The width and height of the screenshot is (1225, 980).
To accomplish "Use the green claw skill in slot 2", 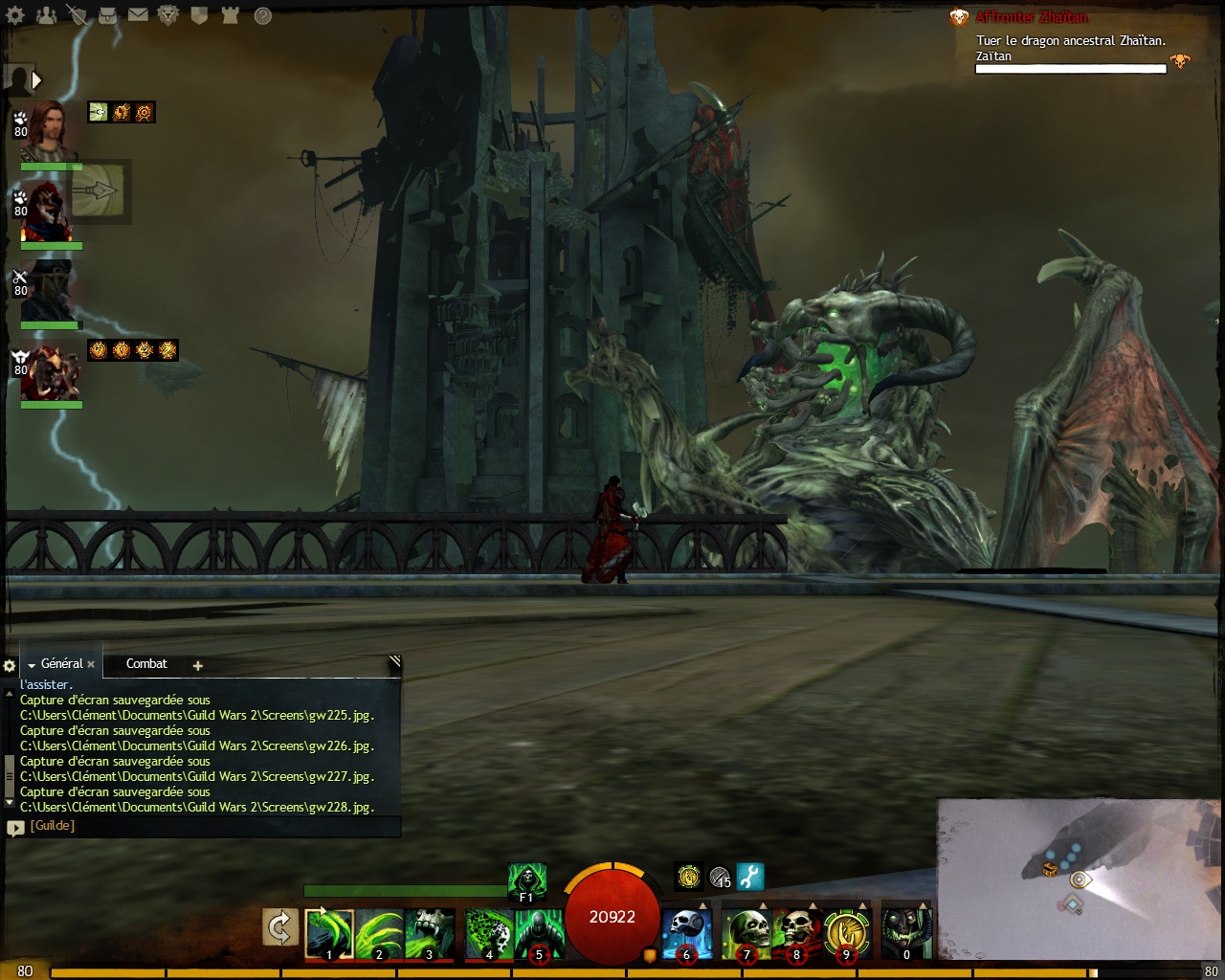I will click(x=380, y=933).
